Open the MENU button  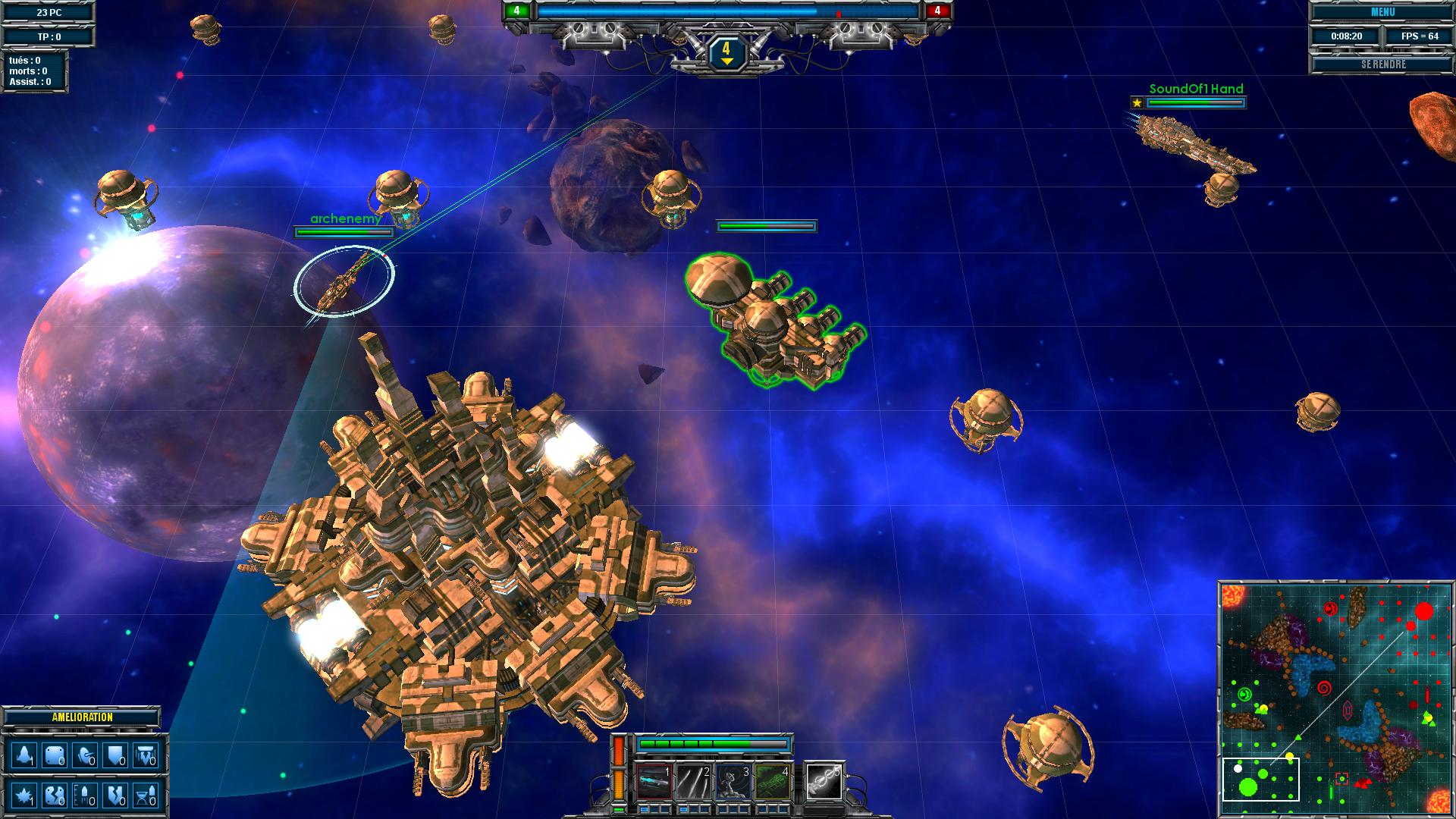pyautogui.click(x=1382, y=12)
